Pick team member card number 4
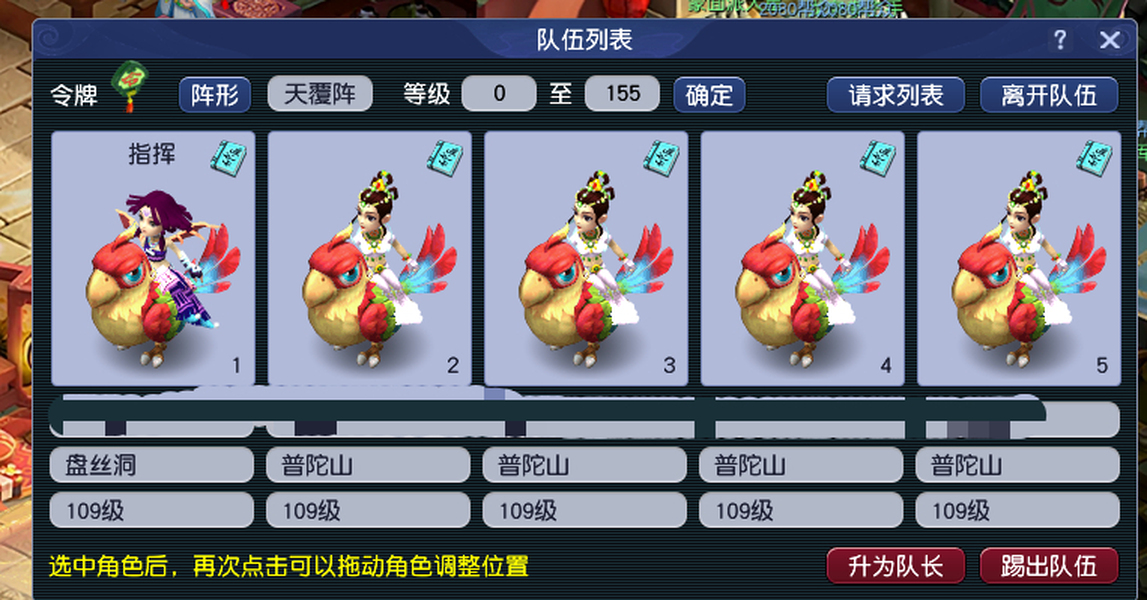 [802, 258]
